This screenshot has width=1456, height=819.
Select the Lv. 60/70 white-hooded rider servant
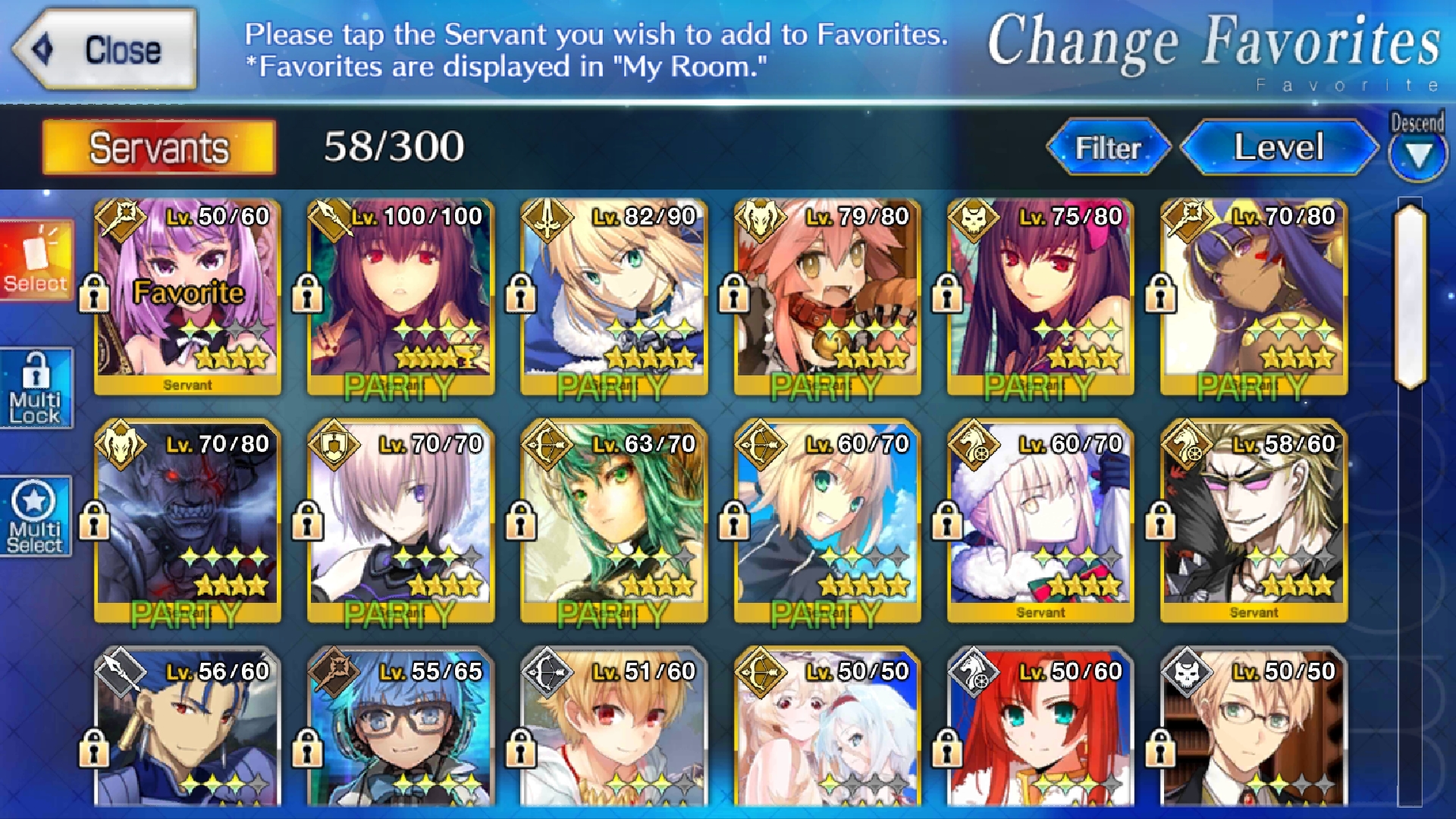point(1040,522)
